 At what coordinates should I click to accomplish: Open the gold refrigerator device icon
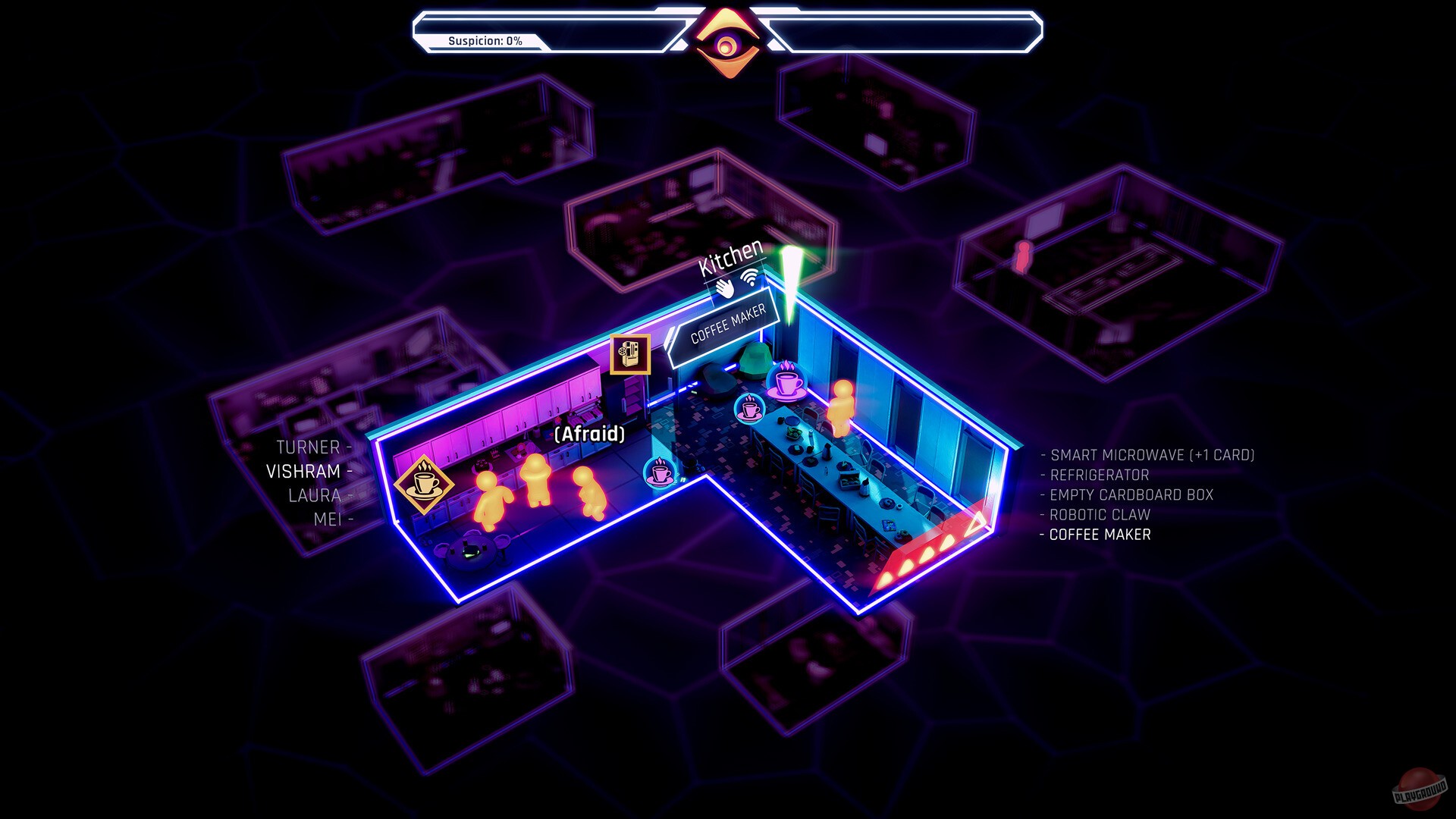632,353
